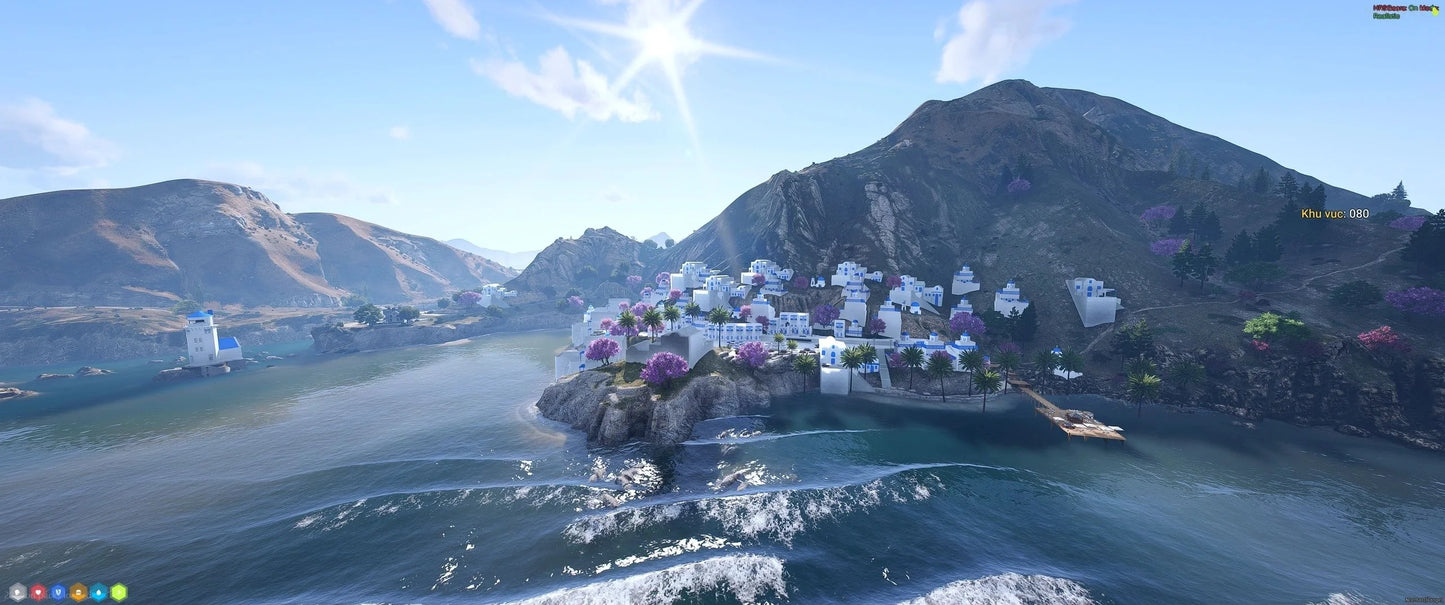Click the gray hexagon status icon
The image size is (1445, 605).
17,592
